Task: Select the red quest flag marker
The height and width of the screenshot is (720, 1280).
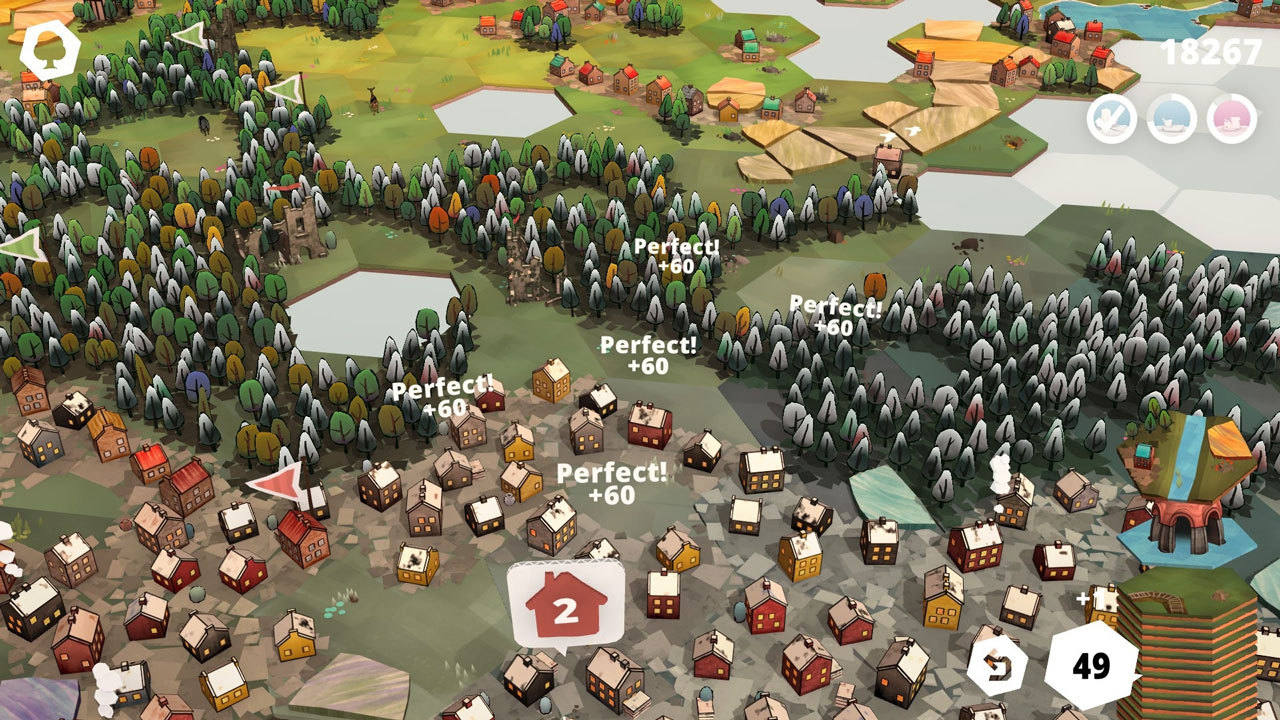Action: pyautogui.click(x=277, y=481)
